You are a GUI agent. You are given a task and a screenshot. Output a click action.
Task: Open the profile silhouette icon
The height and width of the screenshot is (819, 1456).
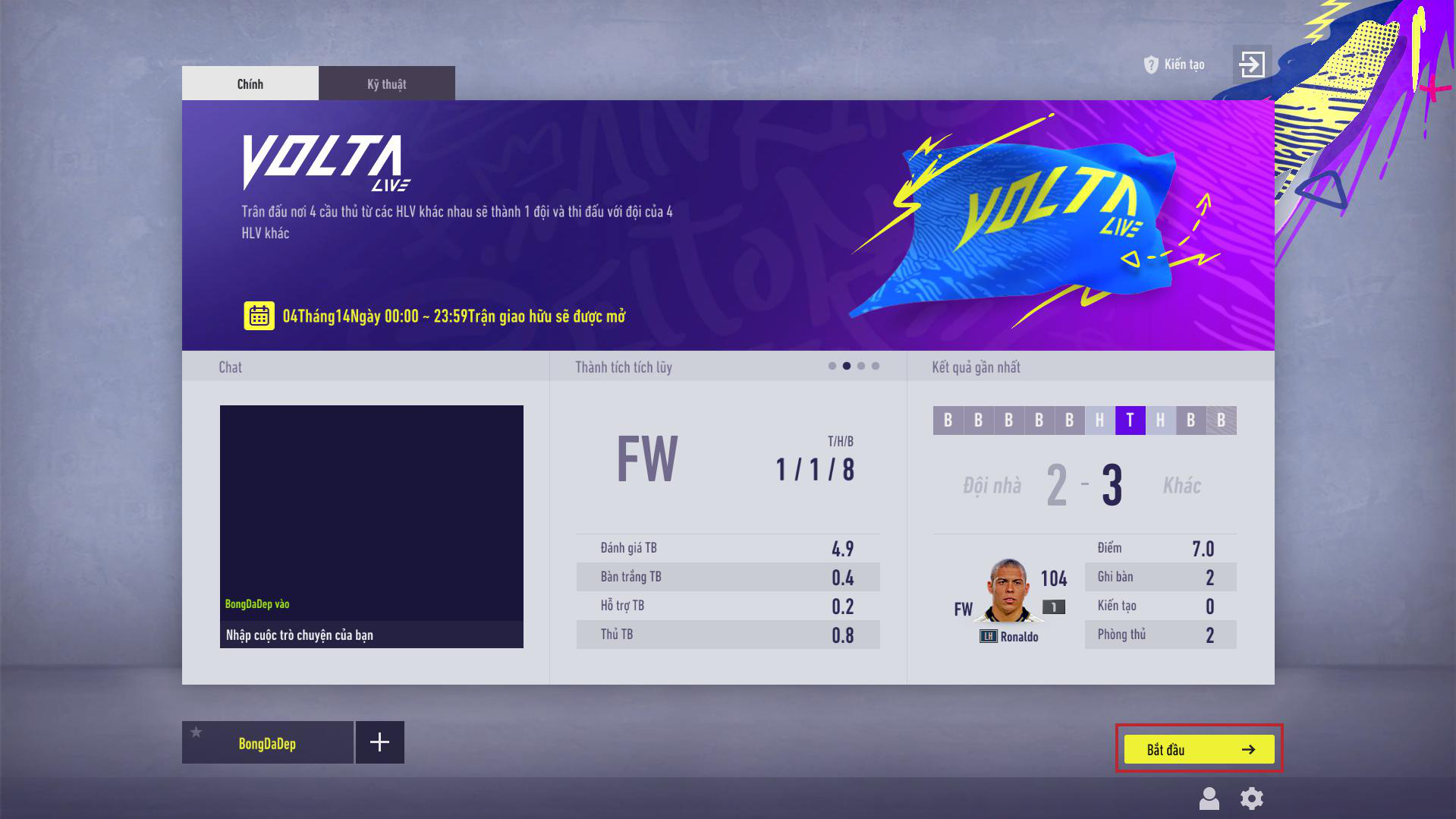click(1209, 799)
